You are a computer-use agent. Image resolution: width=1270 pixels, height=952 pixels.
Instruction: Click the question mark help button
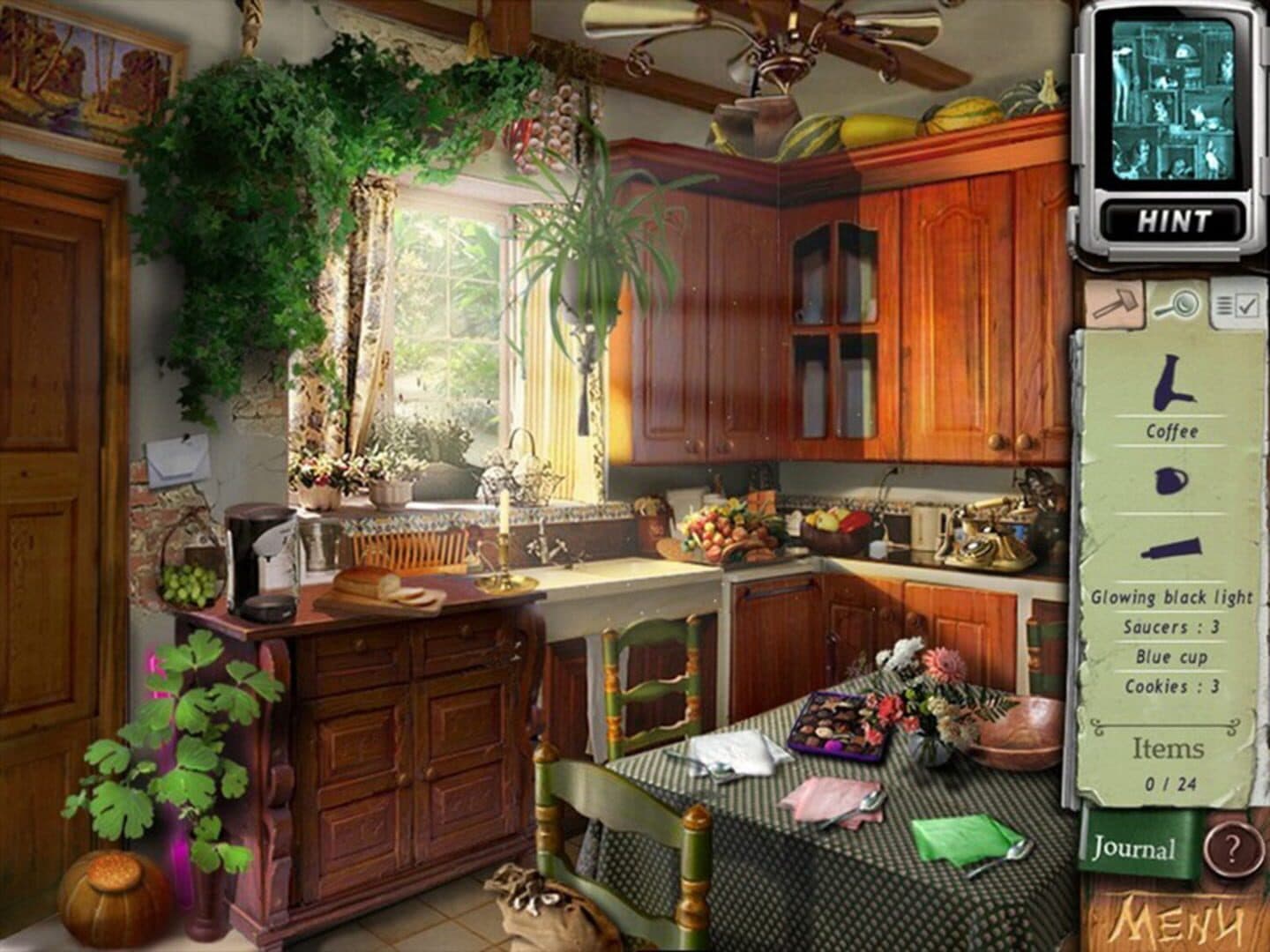tap(1232, 849)
